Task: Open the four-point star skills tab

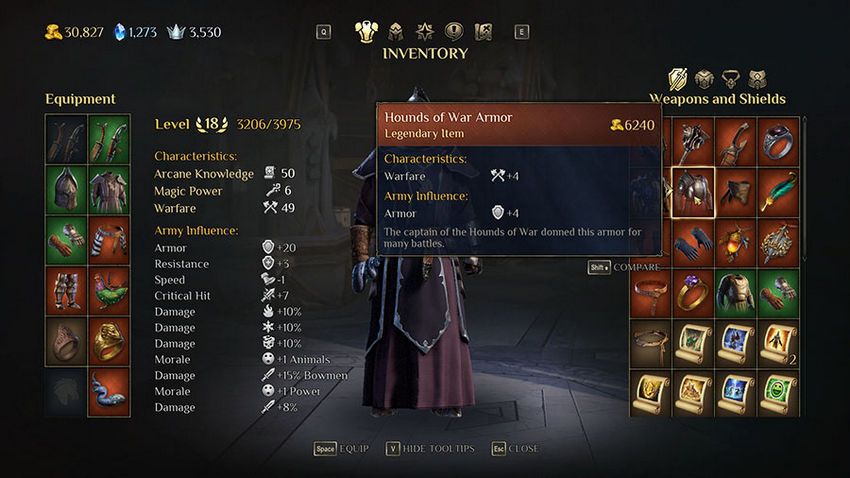Action: [x=424, y=31]
